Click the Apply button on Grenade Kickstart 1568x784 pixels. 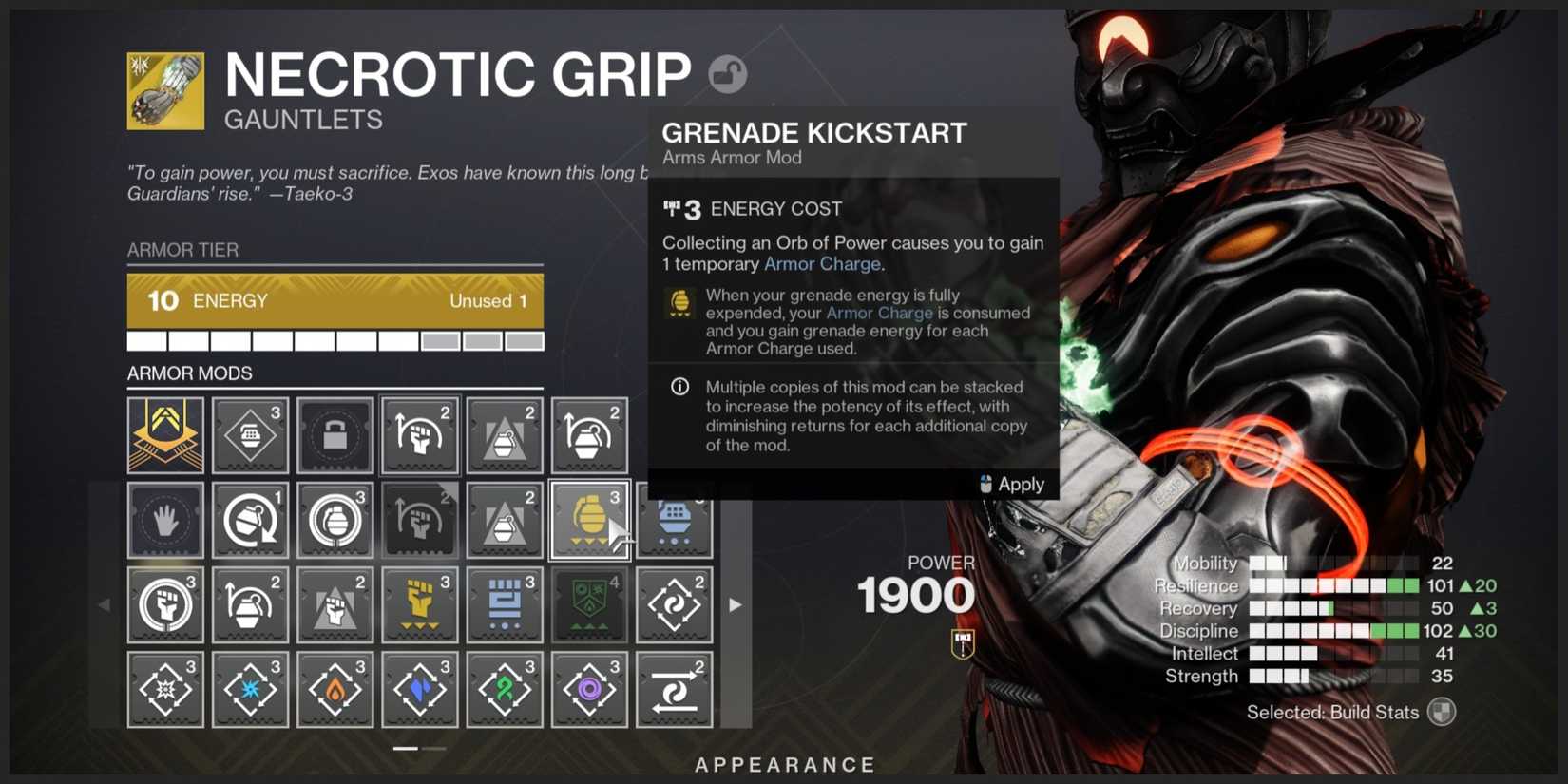1021,485
